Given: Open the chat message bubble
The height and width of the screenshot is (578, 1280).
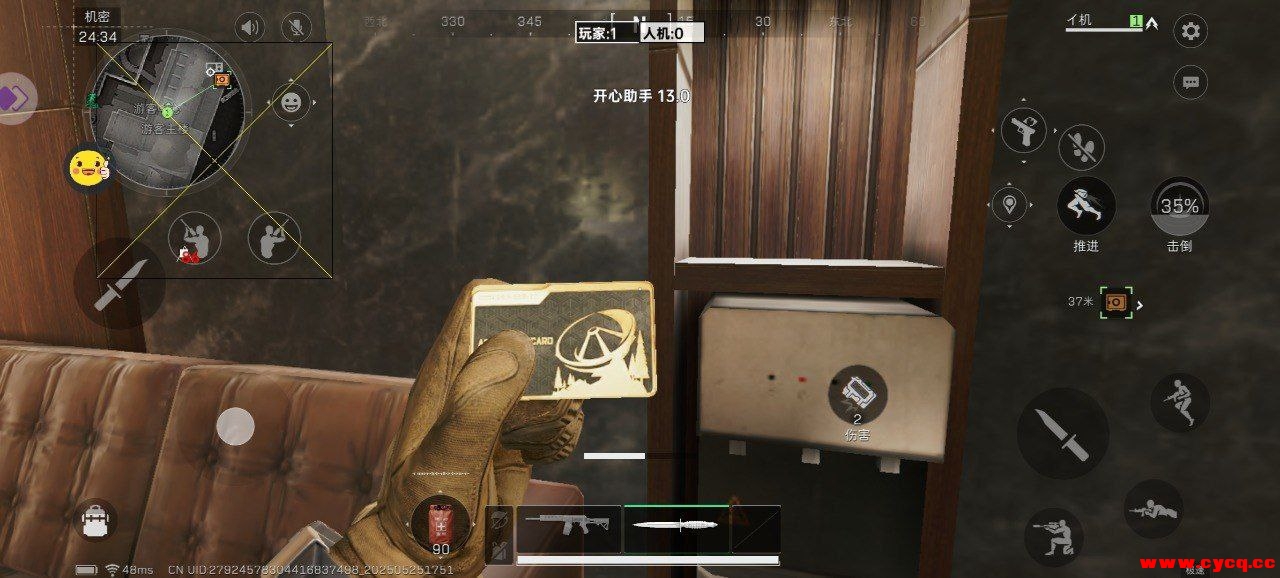Looking at the screenshot, I should 1190,81.
